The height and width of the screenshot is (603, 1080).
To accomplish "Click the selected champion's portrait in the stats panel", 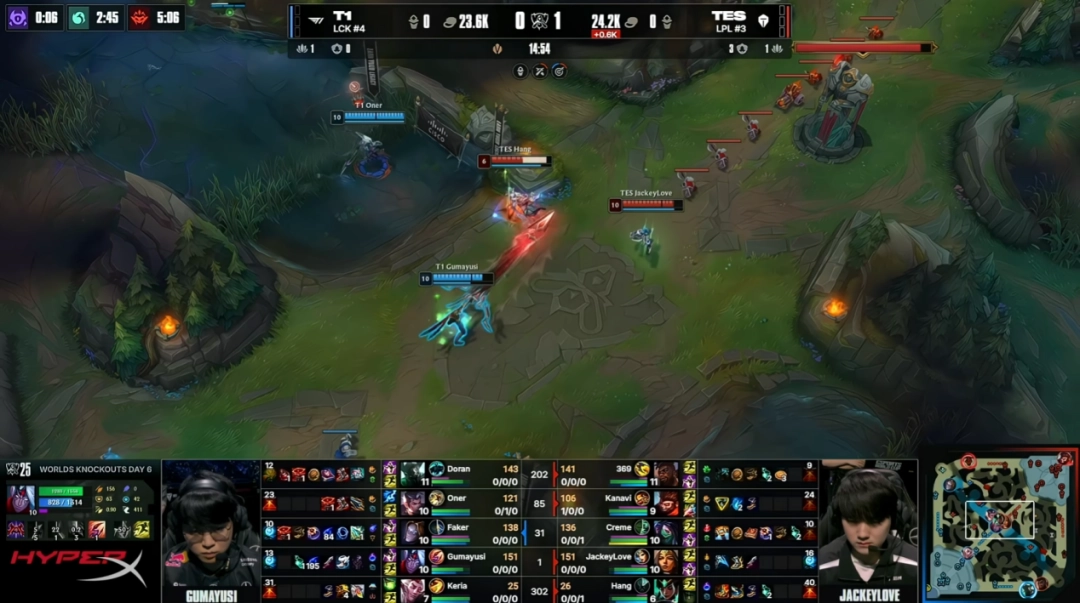I will 20,497.
